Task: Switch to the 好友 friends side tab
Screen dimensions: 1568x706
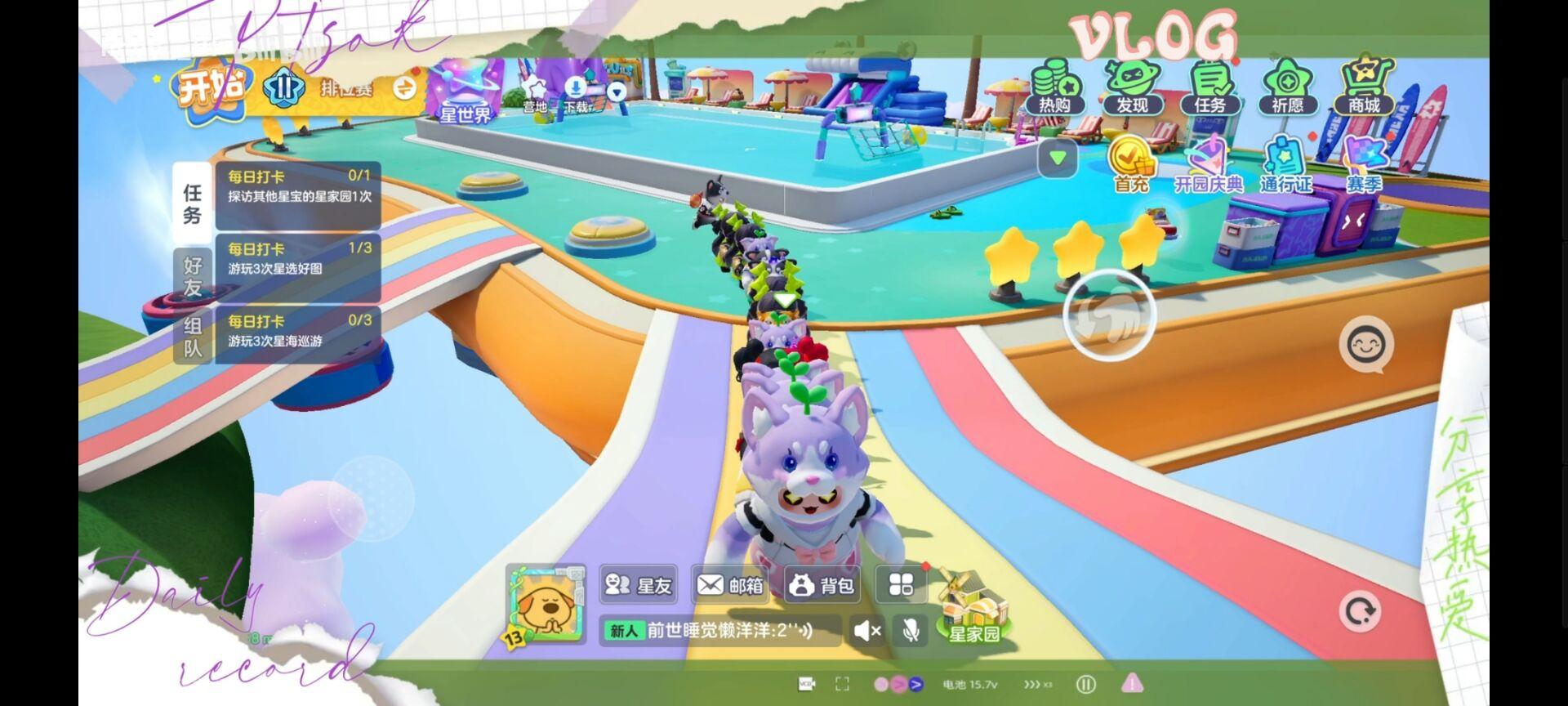Action: [193, 276]
